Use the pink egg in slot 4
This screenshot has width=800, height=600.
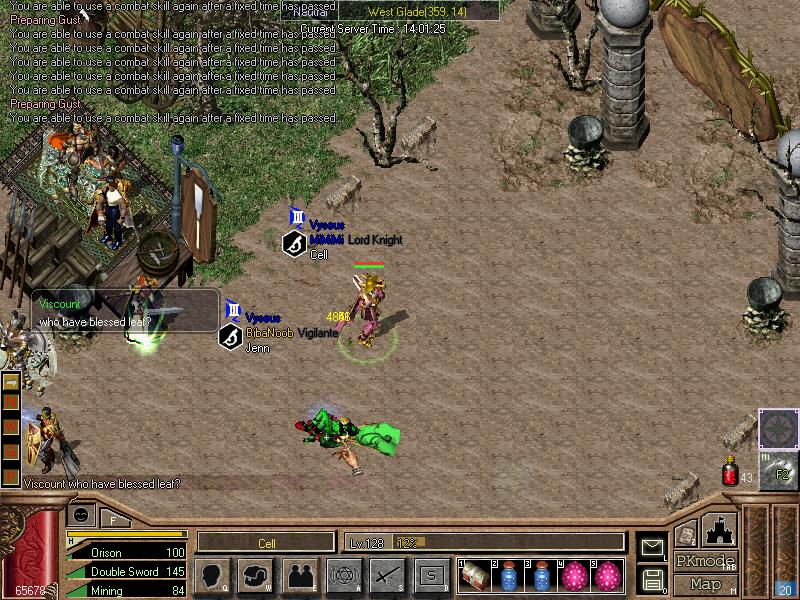pos(574,576)
